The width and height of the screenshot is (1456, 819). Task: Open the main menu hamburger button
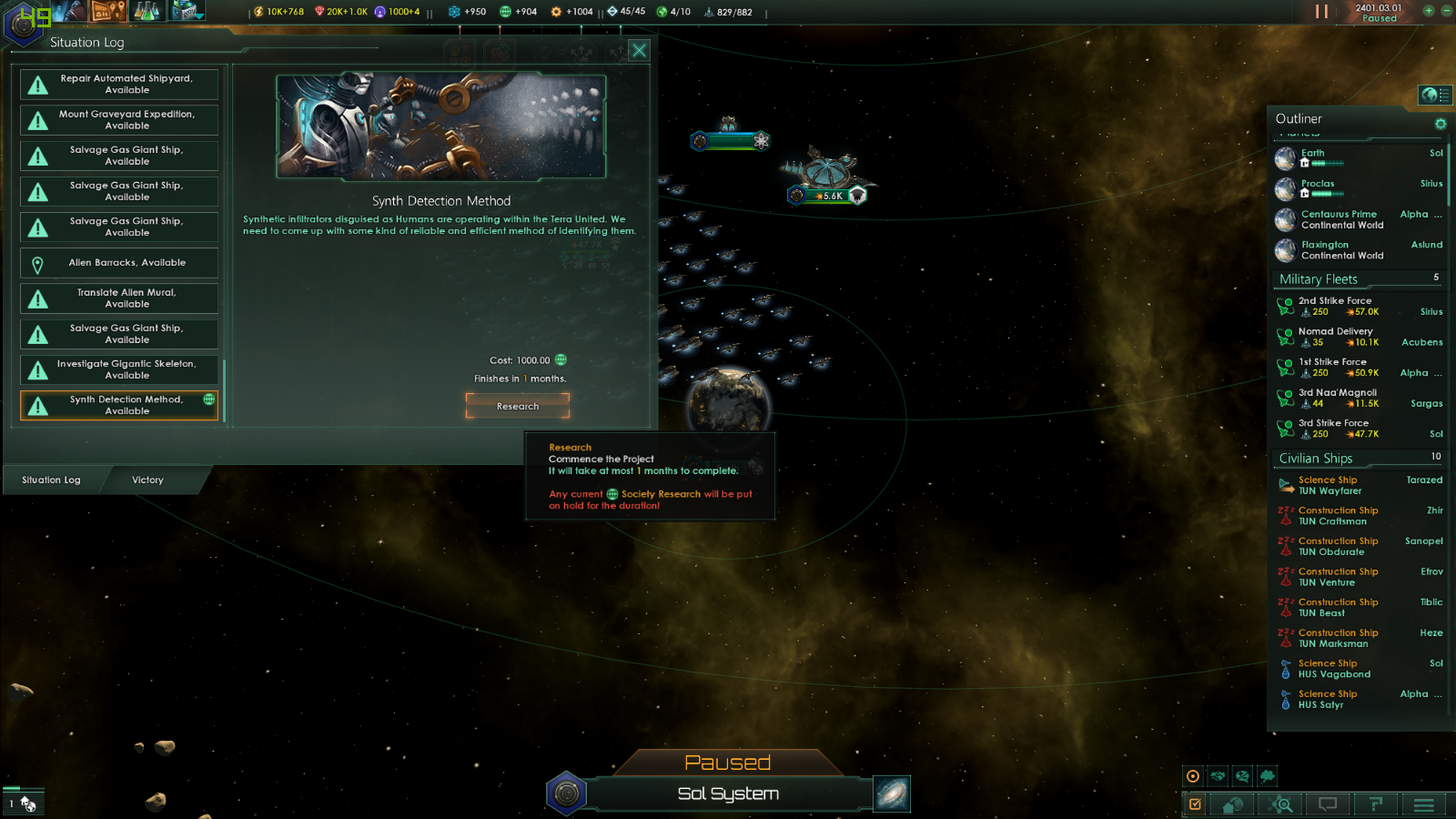point(1424,804)
